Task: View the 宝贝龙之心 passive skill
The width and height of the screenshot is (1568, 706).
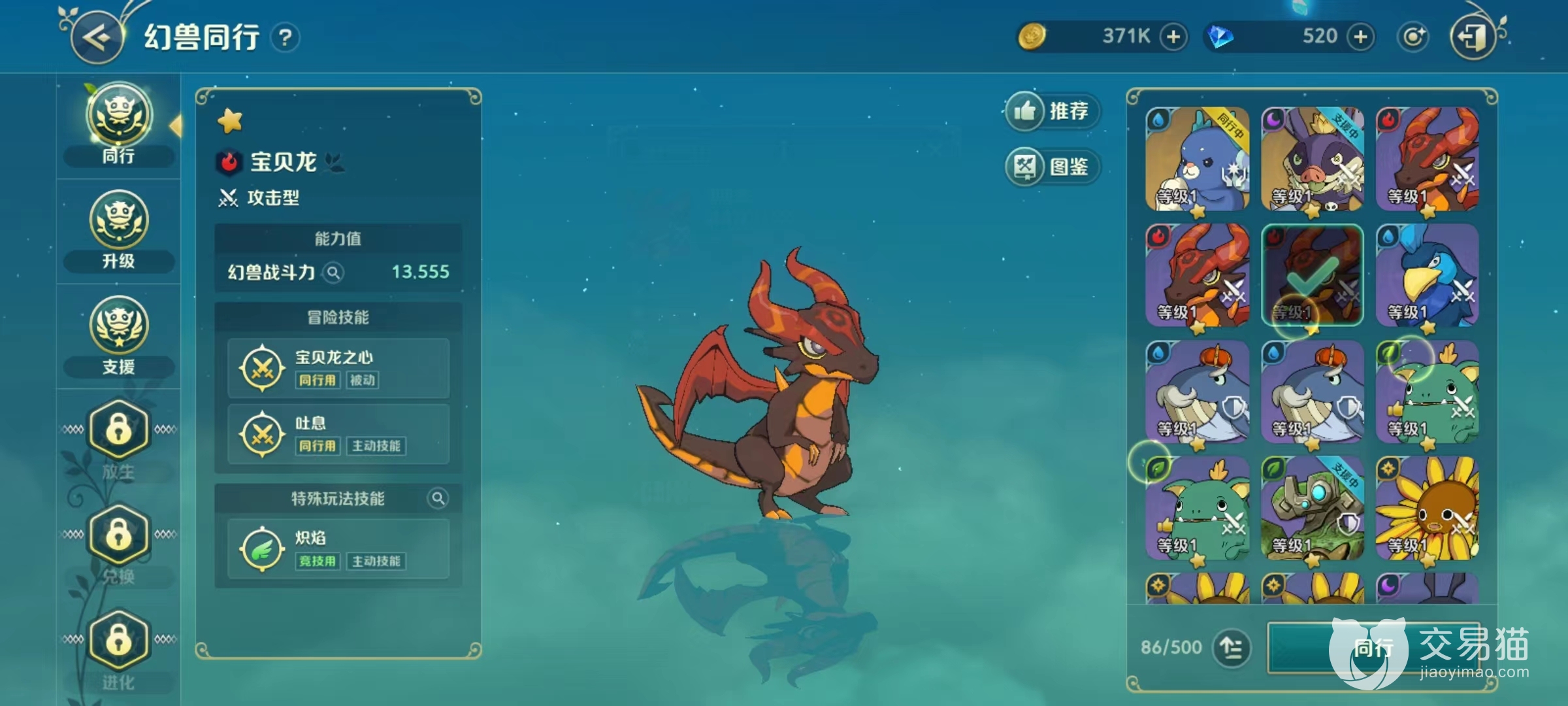Action: point(338,368)
